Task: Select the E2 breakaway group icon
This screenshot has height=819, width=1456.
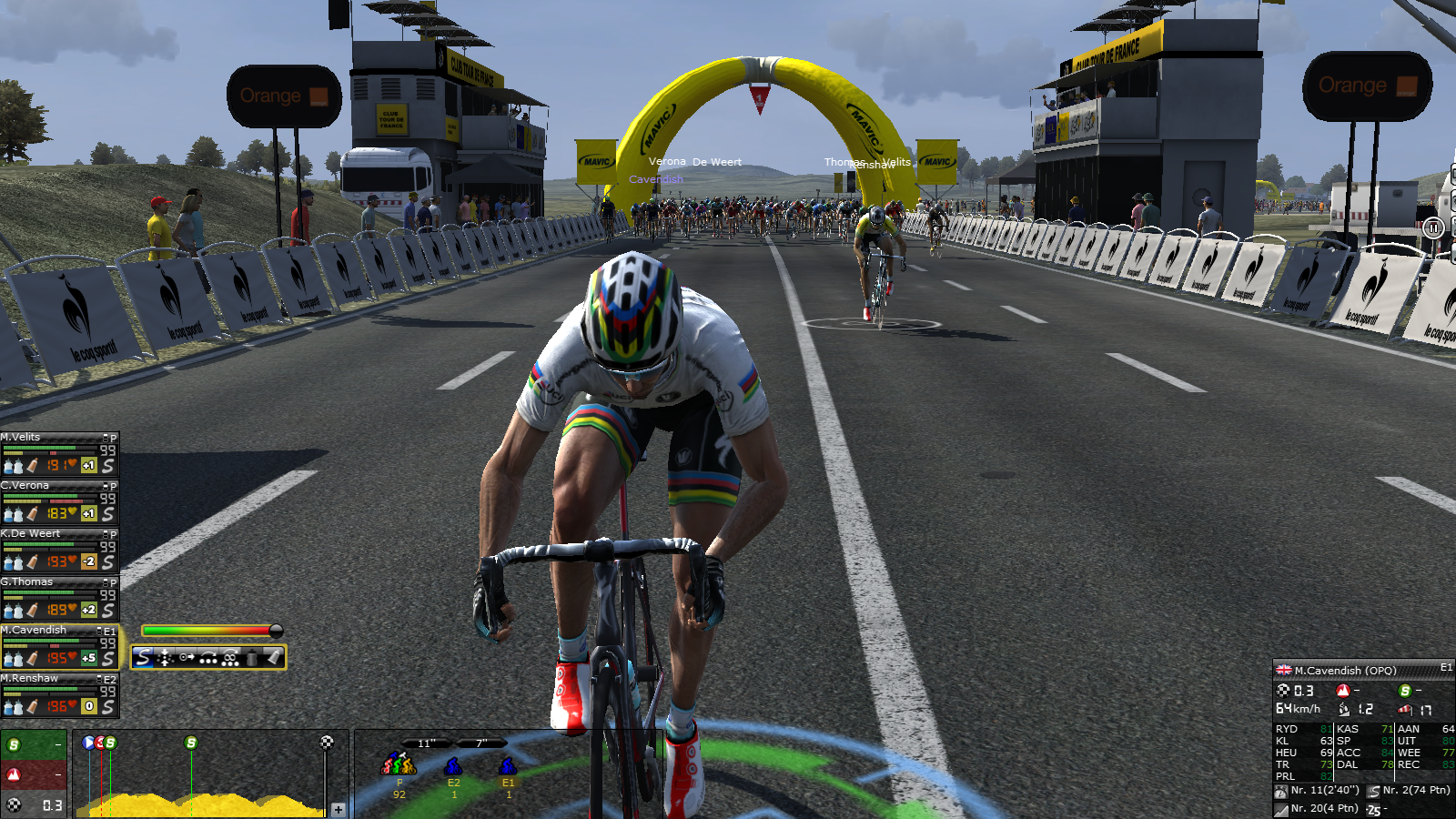Action: coord(453,765)
